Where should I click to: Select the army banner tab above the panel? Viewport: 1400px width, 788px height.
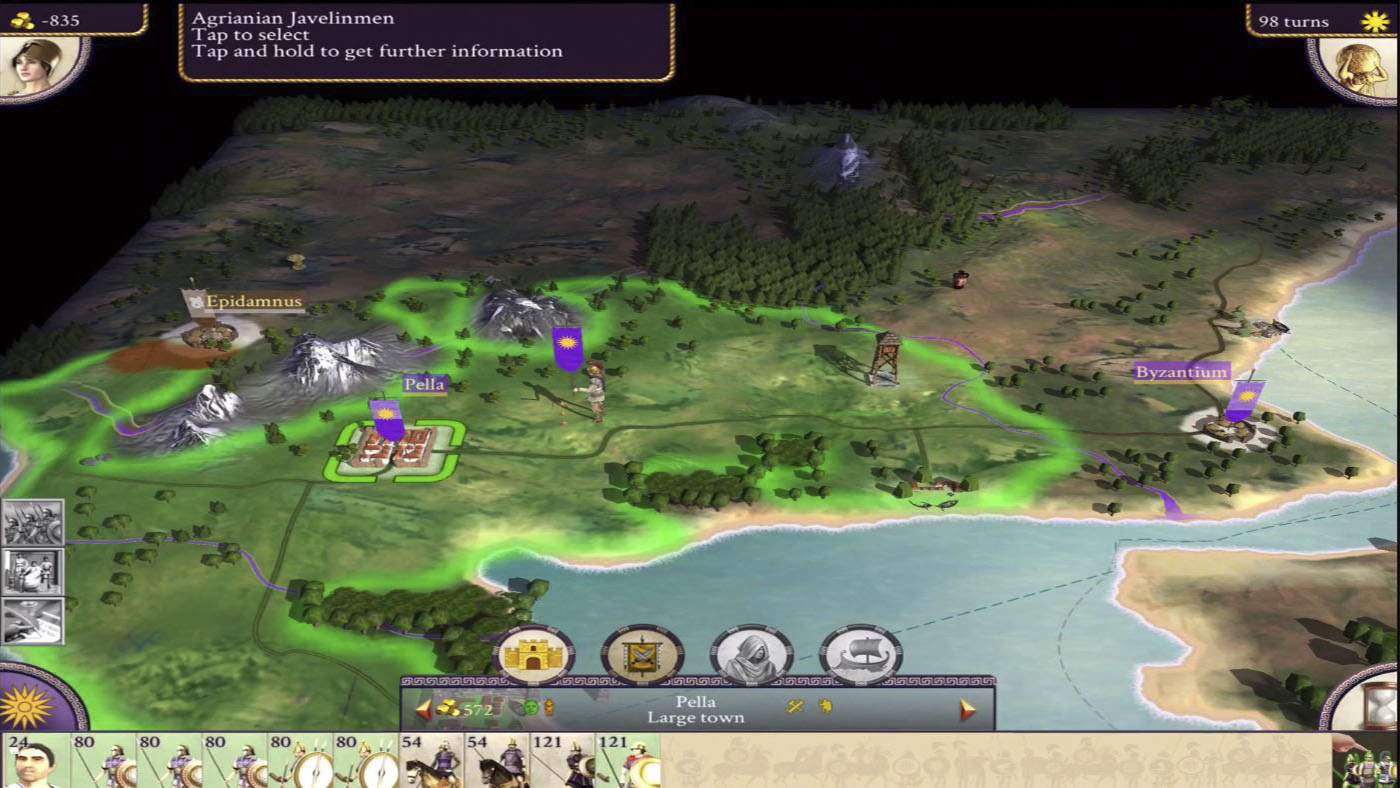(x=640, y=655)
